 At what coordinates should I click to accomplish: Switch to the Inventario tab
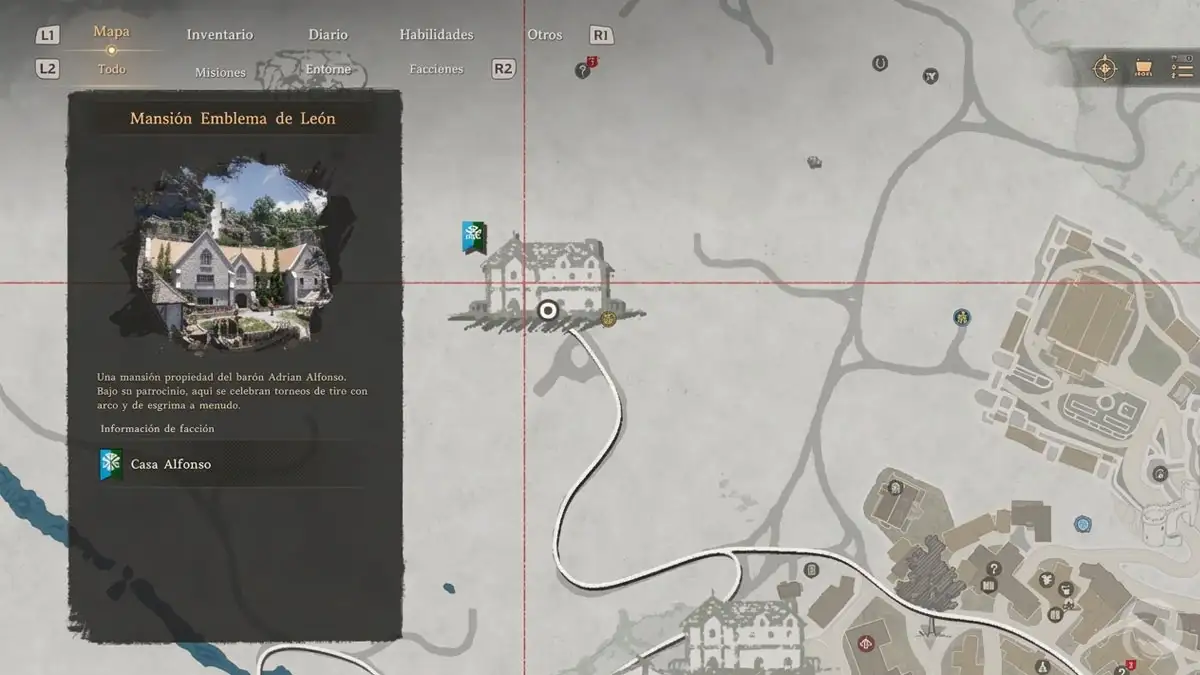click(220, 35)
